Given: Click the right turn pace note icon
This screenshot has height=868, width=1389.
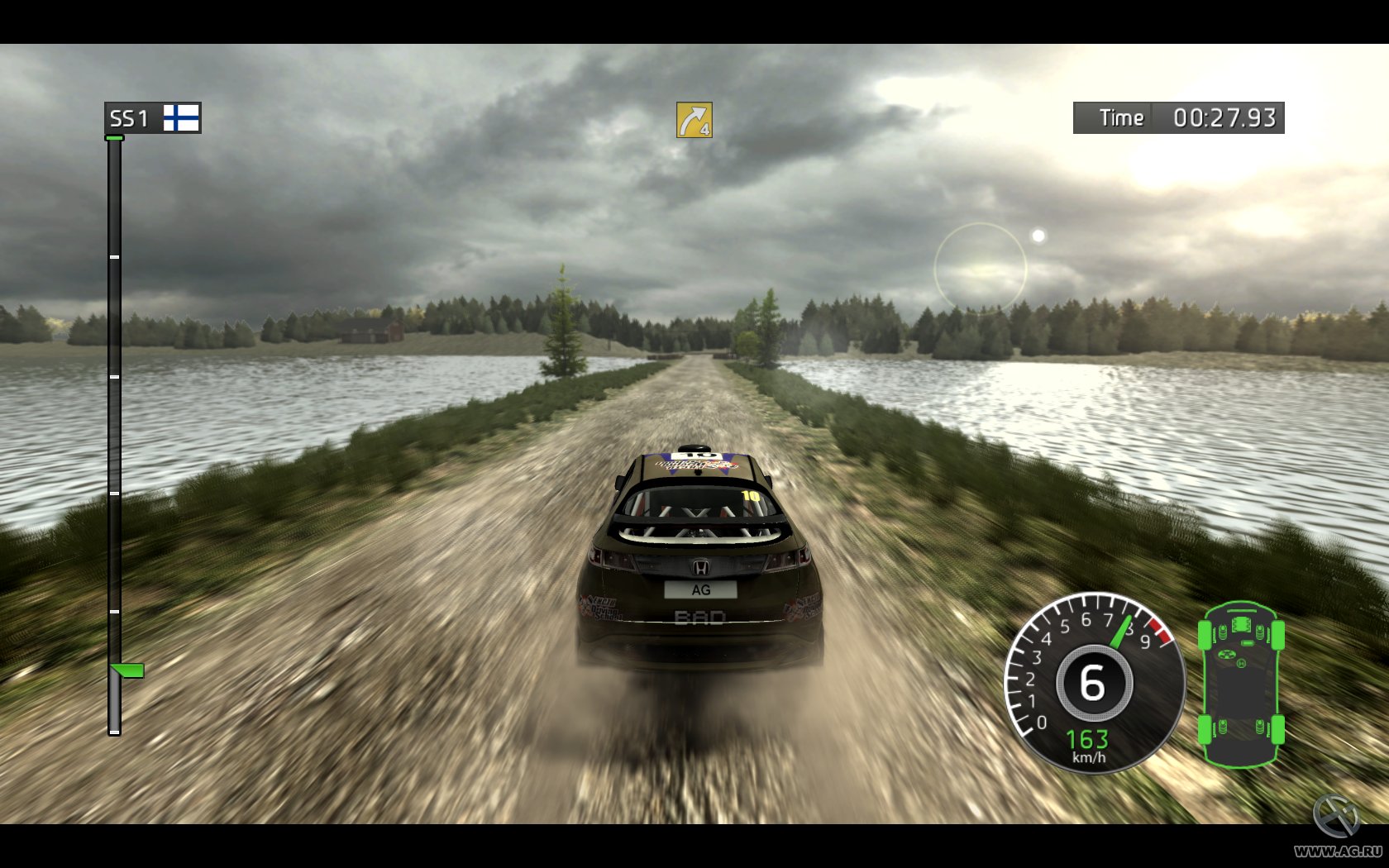Looking at the screenshot, I should click(x=694, y=120).
